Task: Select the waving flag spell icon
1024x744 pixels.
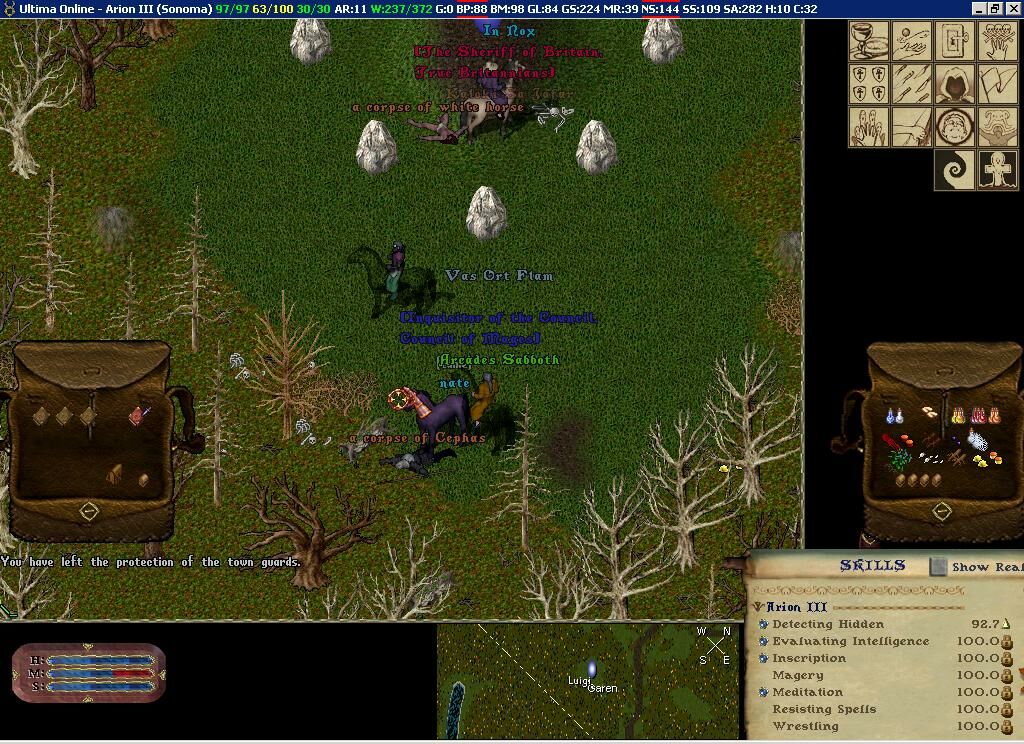Action: (997, 84)
